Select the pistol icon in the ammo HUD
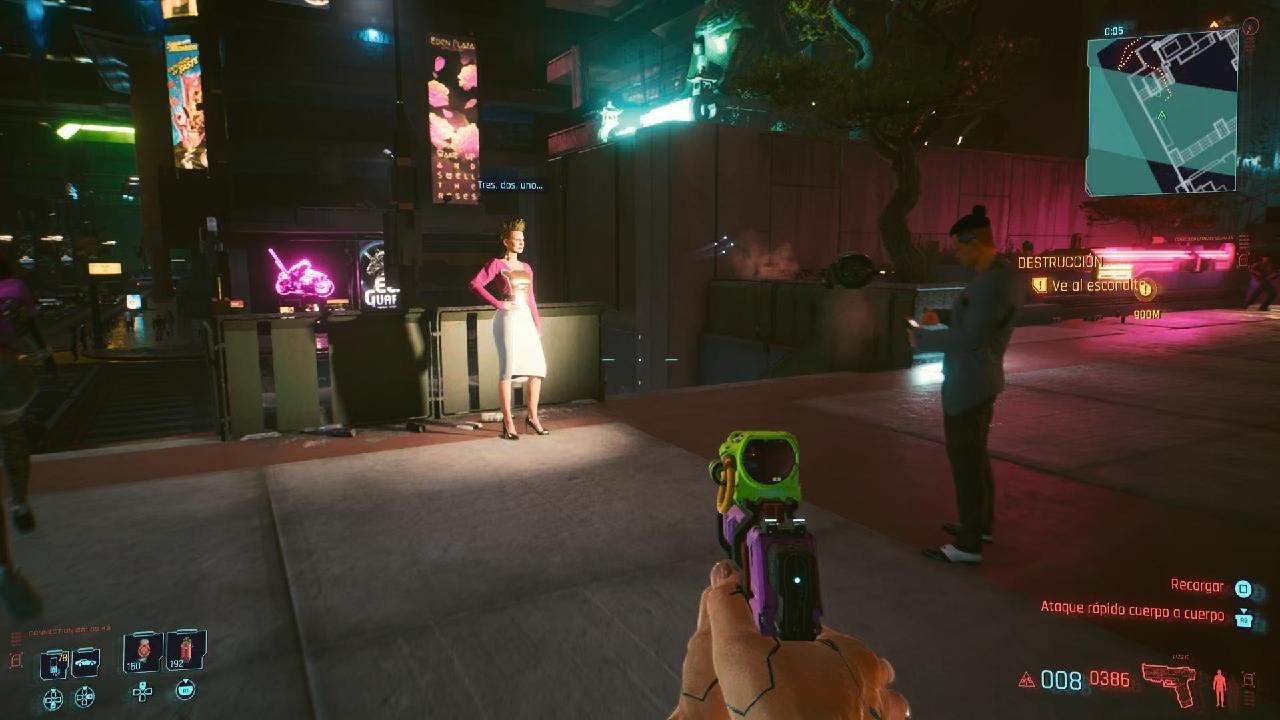This screenshot has height=720, width=1280. pos(1170,684)
